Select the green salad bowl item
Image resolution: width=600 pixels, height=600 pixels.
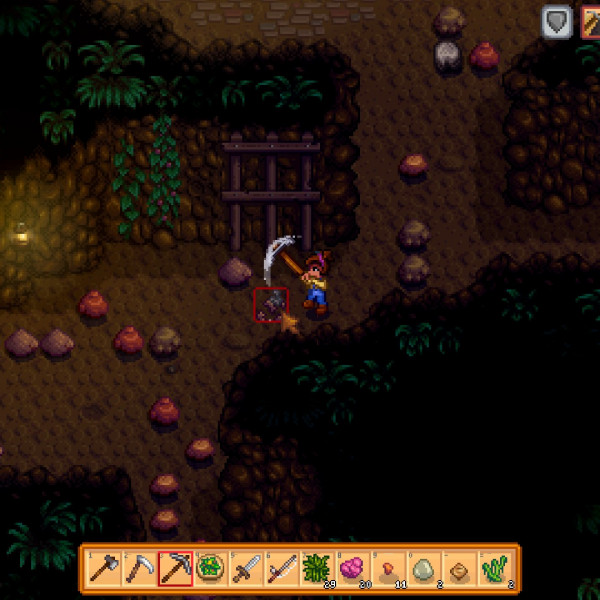[211, 569]
